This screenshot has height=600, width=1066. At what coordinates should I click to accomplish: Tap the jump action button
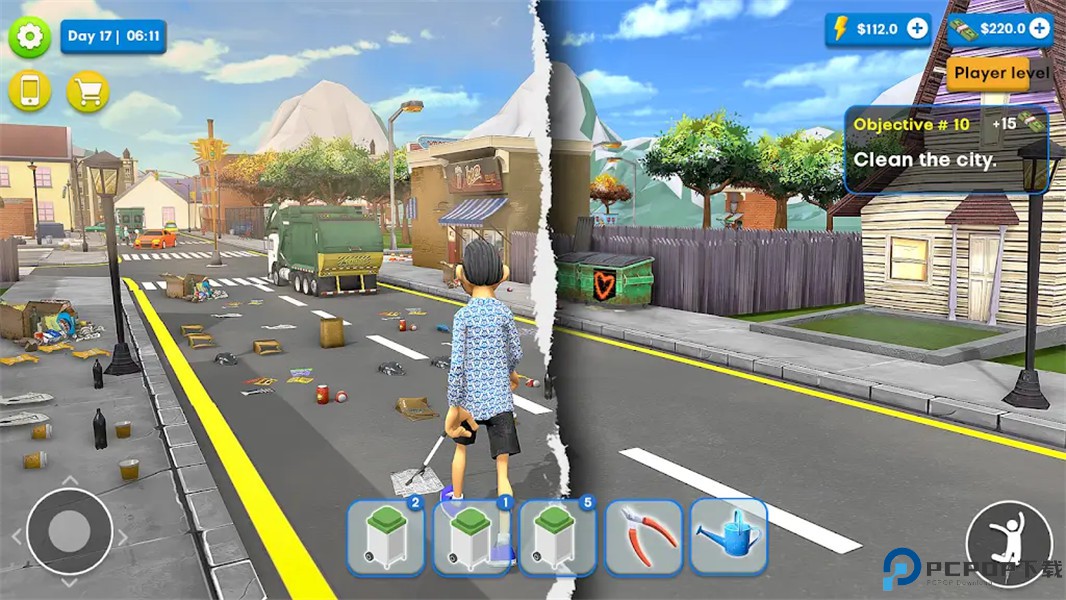(1009, 544)
